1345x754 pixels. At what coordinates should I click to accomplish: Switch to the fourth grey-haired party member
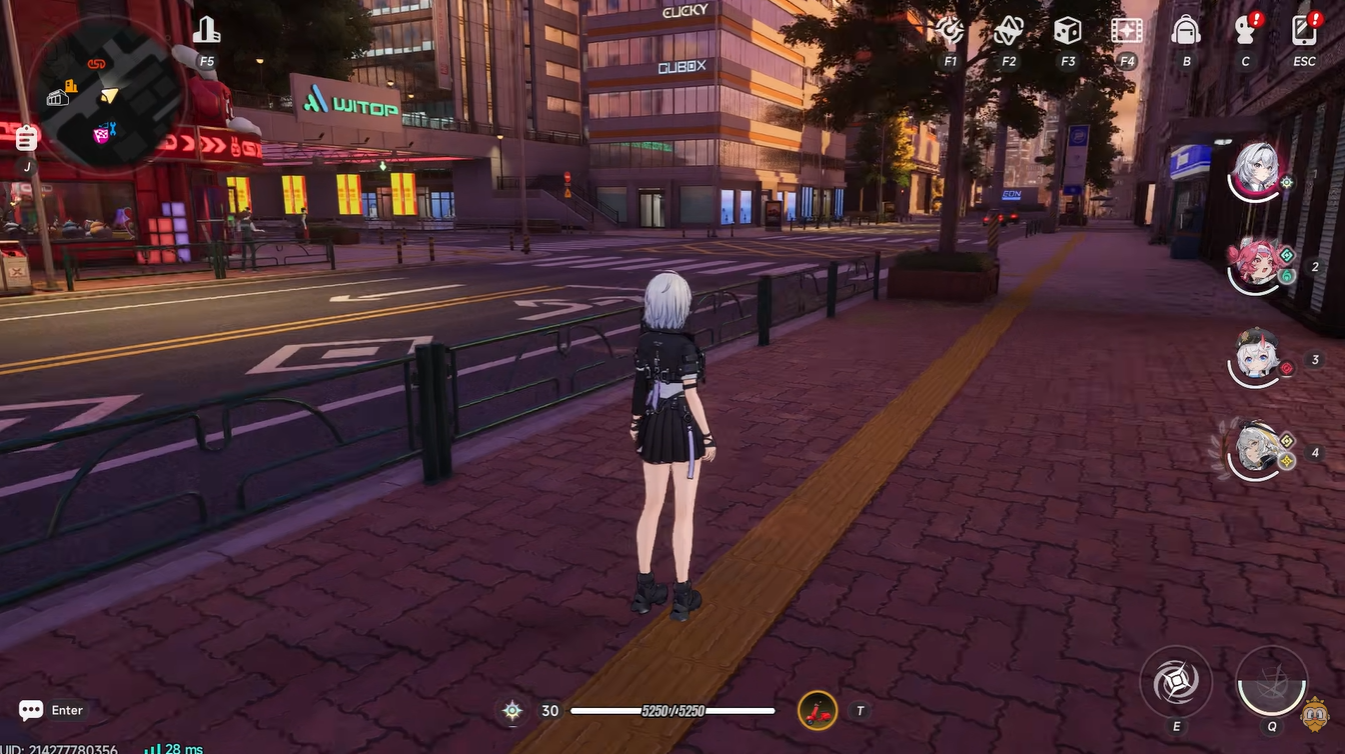click(1256, 450)
